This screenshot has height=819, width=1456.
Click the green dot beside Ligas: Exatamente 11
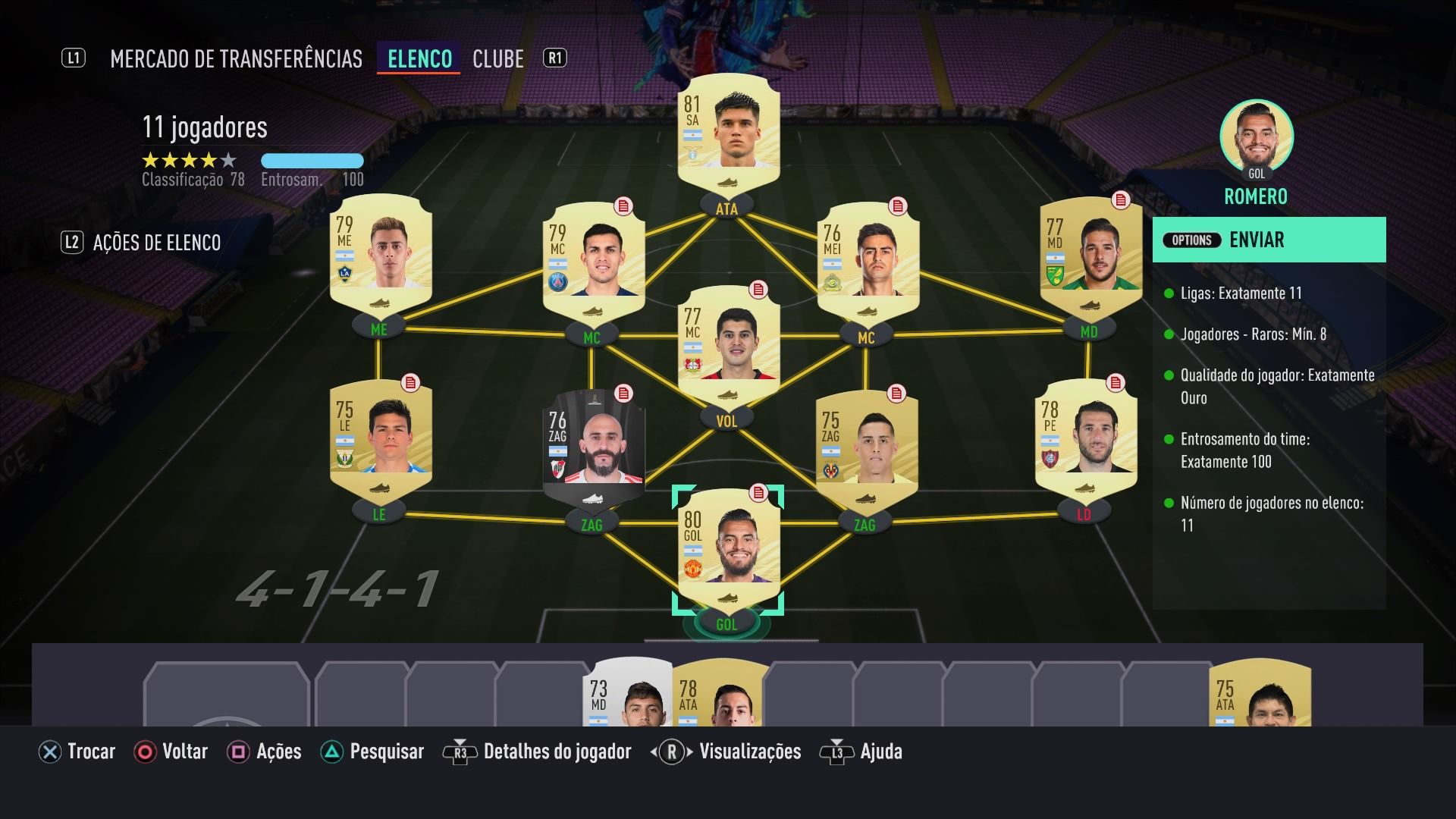pyautogui.click(x=1169, y=293)
